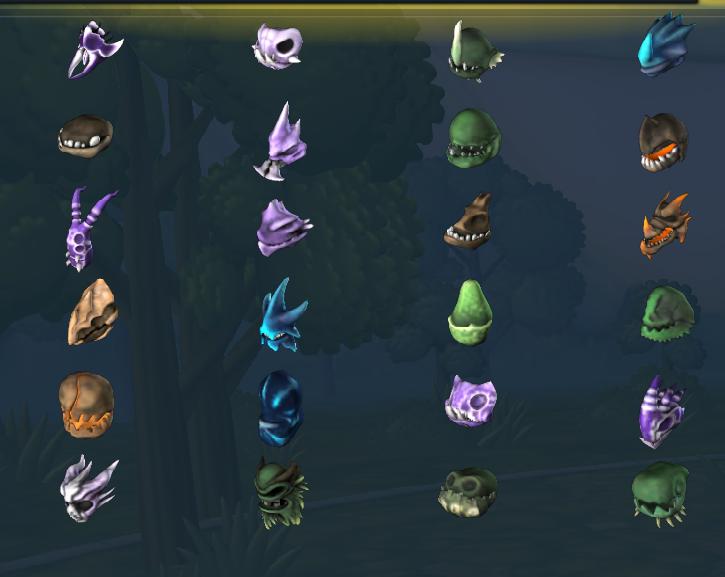The width and height of the screenshot is (725, 577).
Task: Pick the brown jaw with orange spikes
Action: click(x=665, y=225)
